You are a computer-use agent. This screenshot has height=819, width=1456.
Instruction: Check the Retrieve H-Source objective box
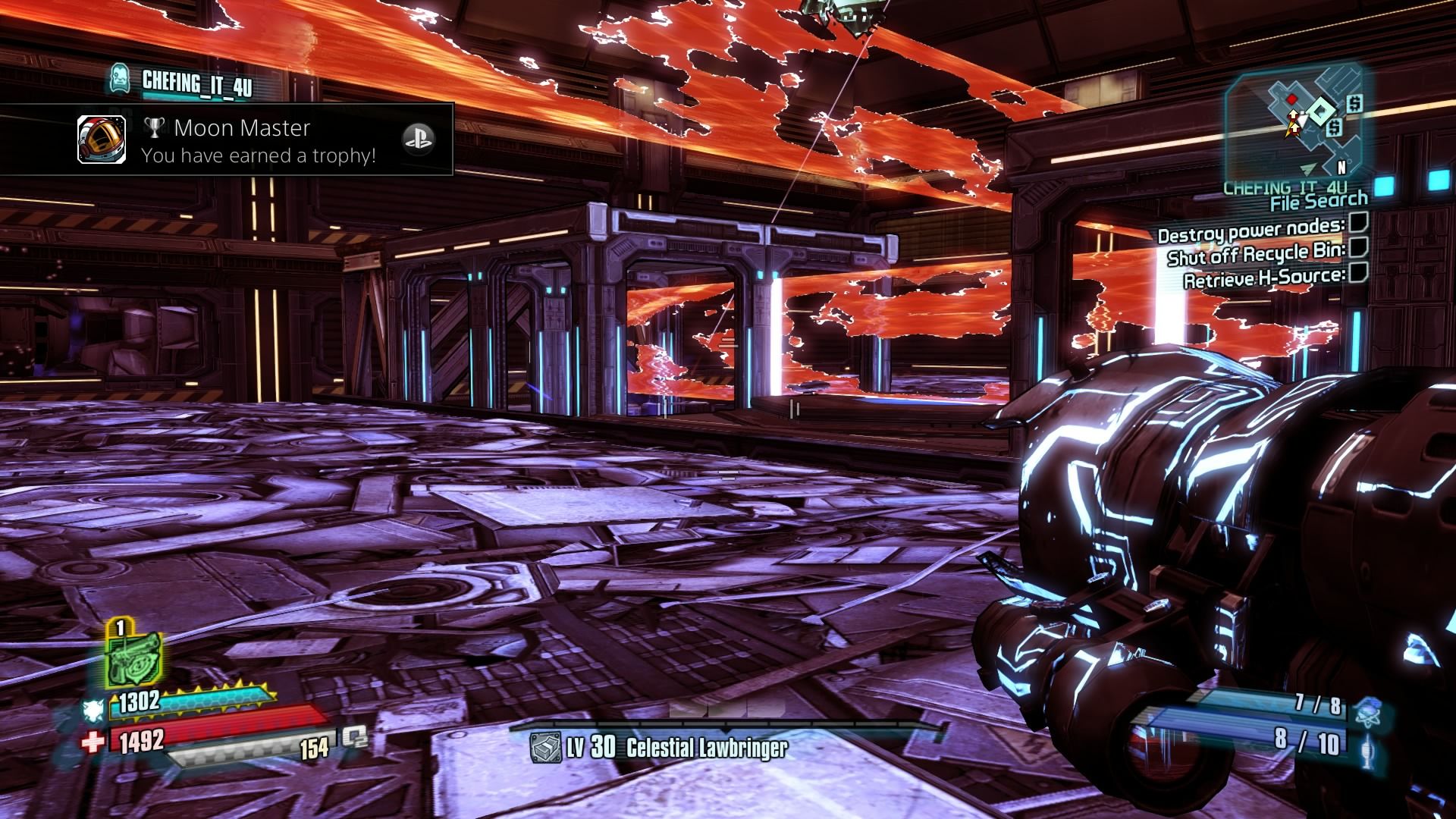pos(1358,273)
